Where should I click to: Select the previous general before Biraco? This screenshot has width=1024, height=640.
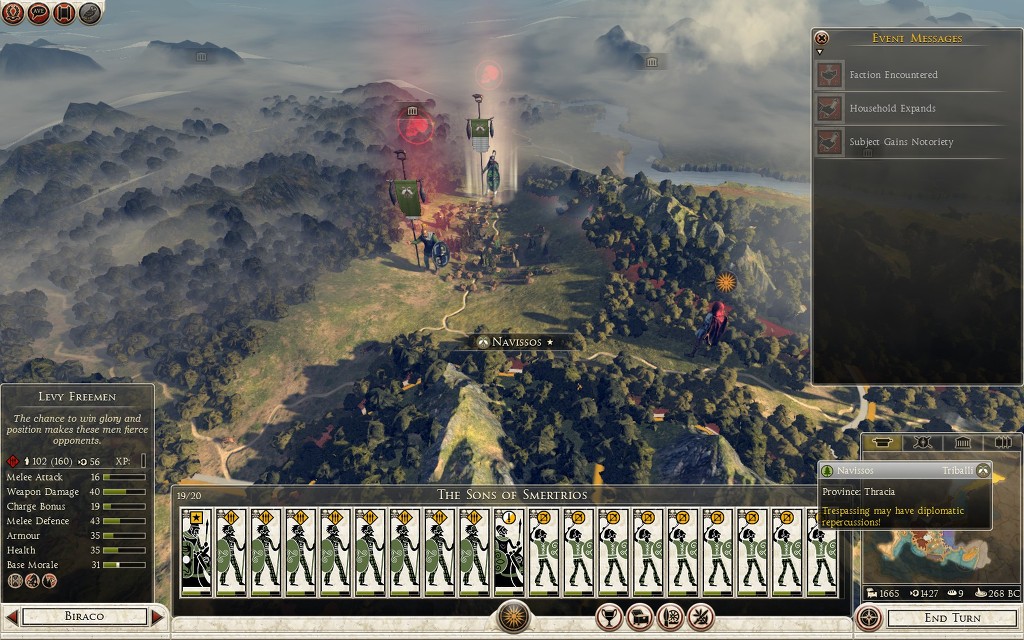click(x=12, y=617)
